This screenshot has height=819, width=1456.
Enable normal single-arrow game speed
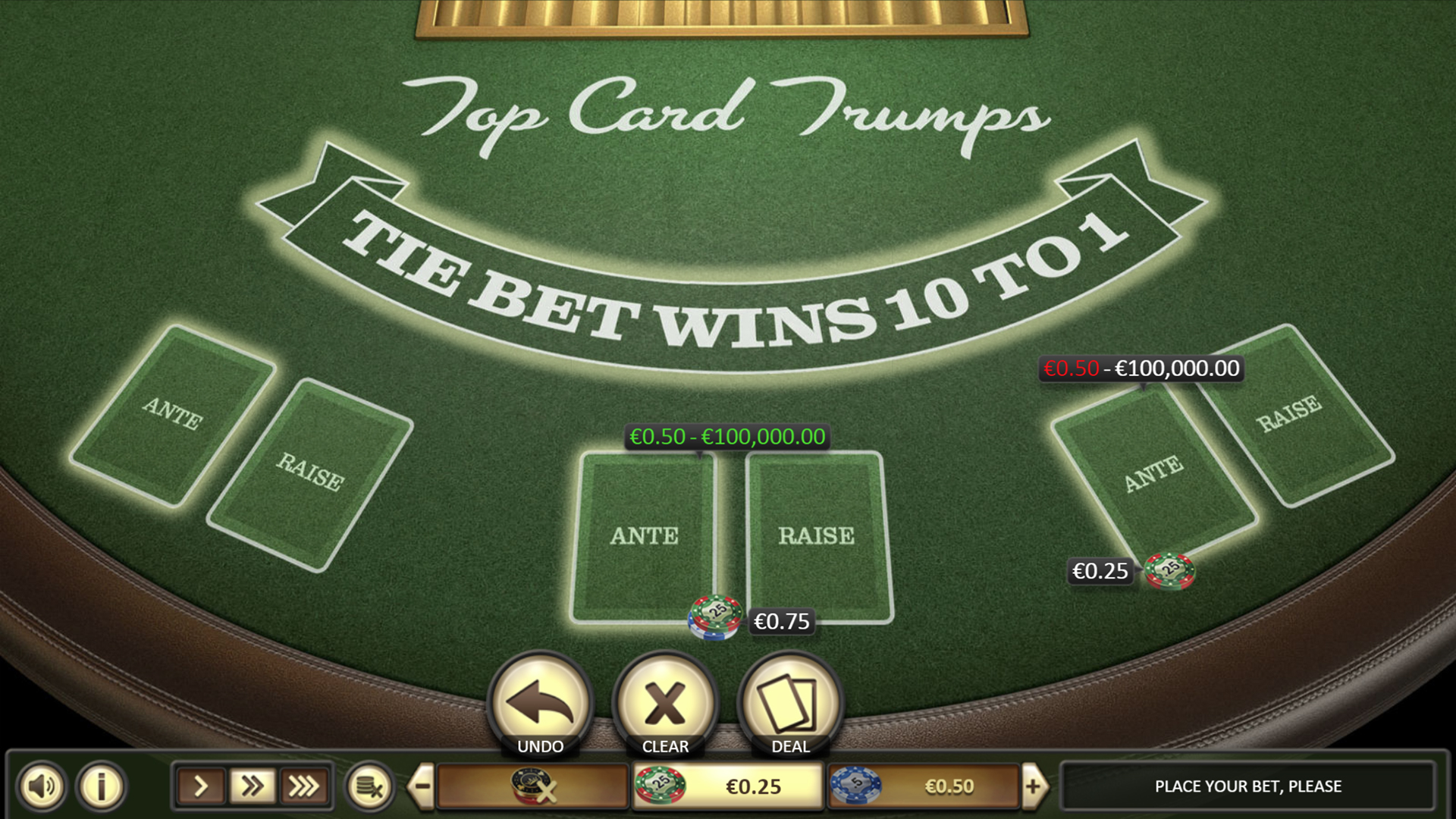(x=201, y=786)
